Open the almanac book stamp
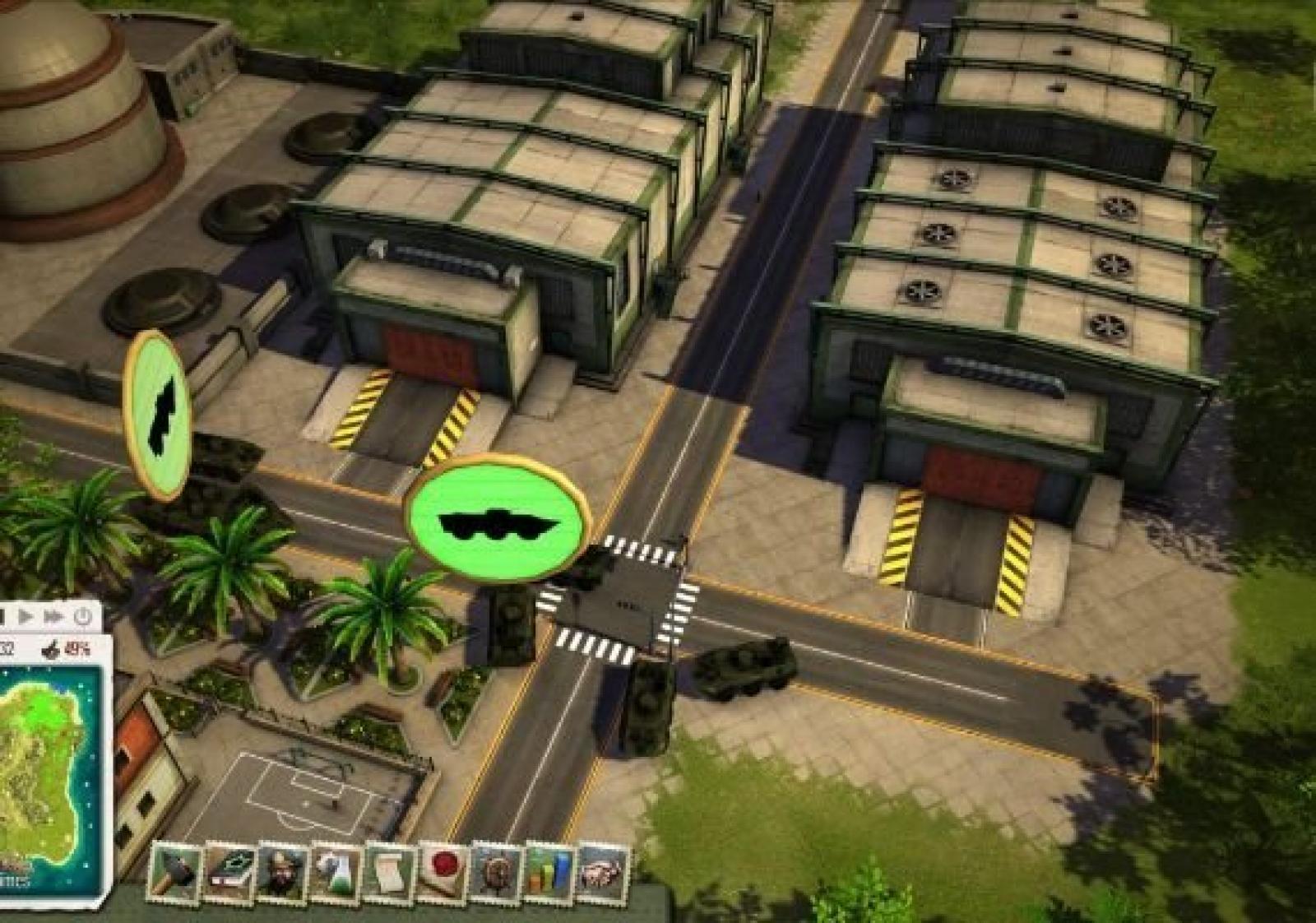1316x923 pixels. [x=229, y=872]
